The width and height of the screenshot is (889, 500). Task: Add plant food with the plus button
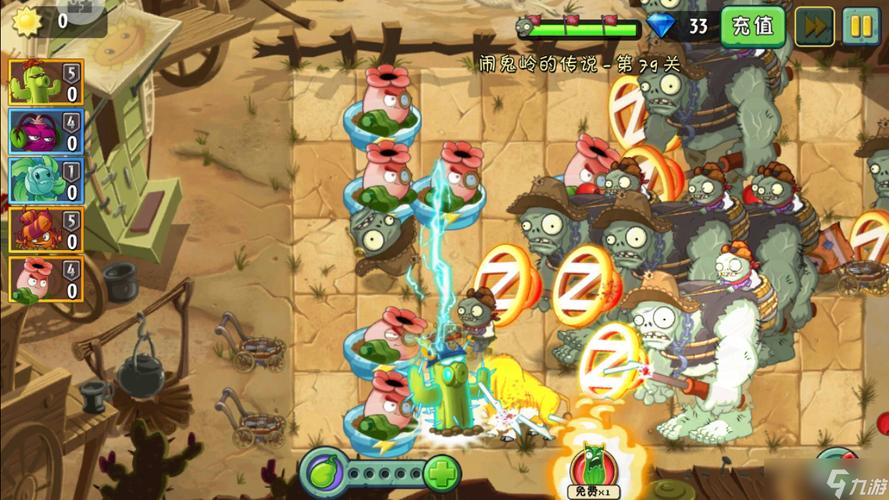440,472
